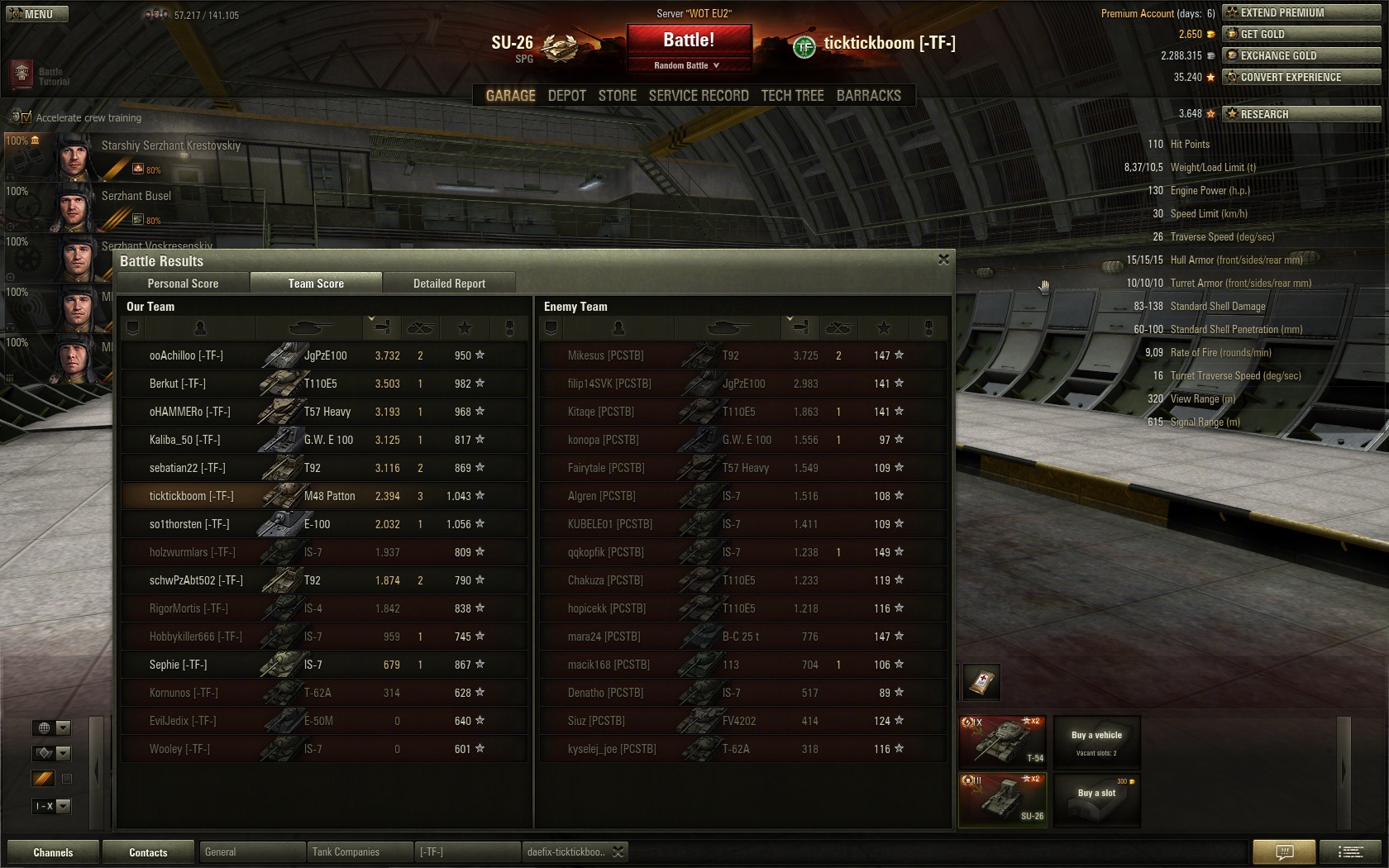The height and width of the screenshot is (868, 1389).
Task: Select CONVERT EXPERIENCE
Action: pos(1301,77)
